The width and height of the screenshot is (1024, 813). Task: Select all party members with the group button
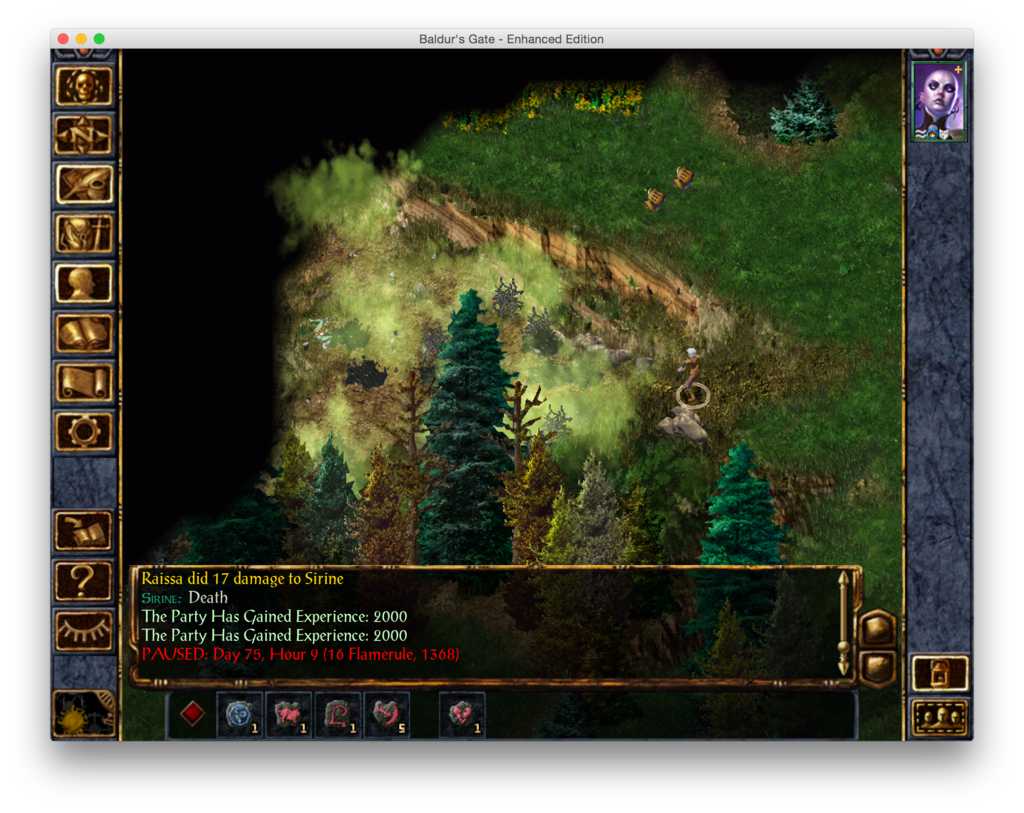[940, 716]
